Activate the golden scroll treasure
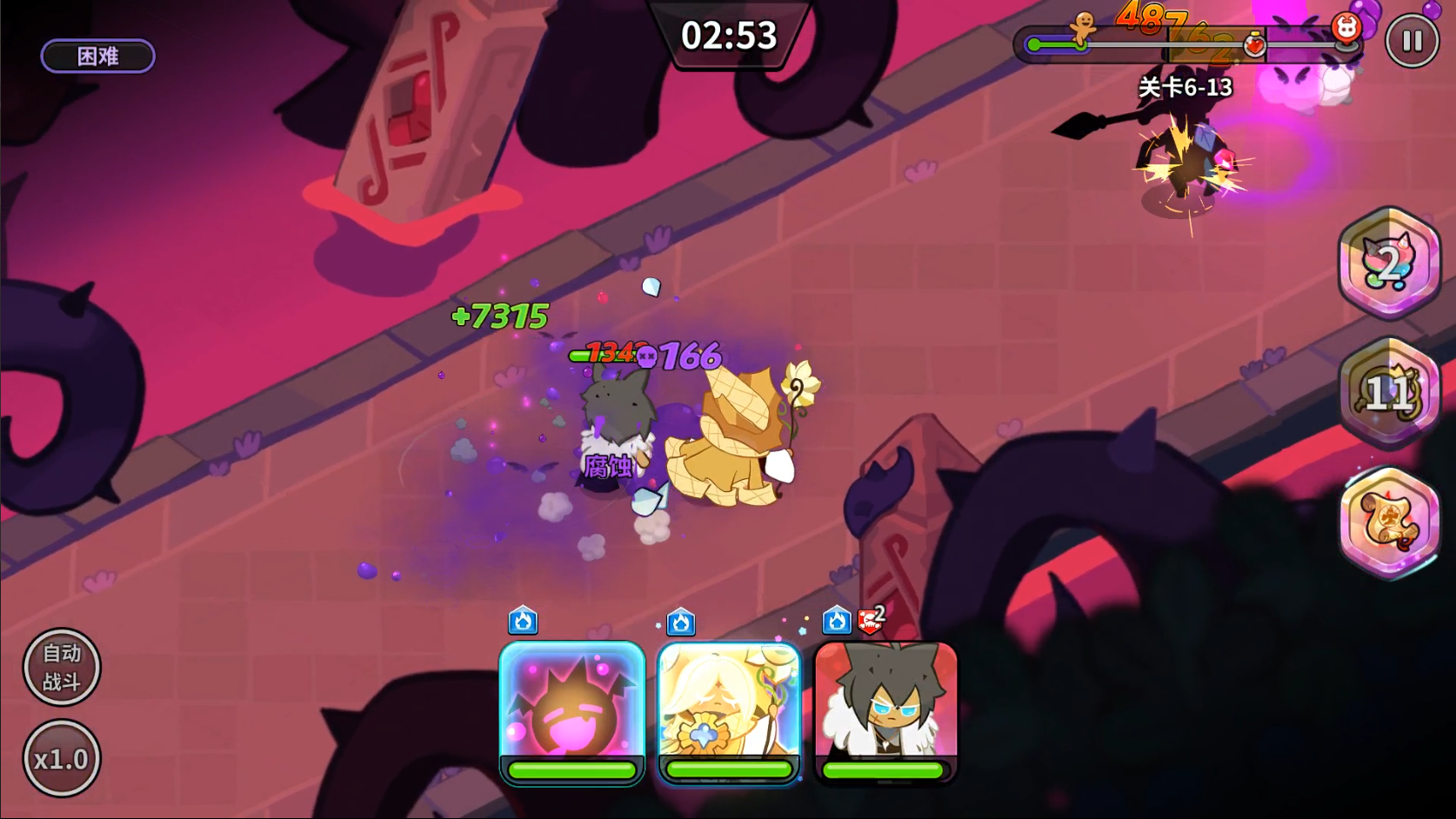 (x=1389, y=522)
